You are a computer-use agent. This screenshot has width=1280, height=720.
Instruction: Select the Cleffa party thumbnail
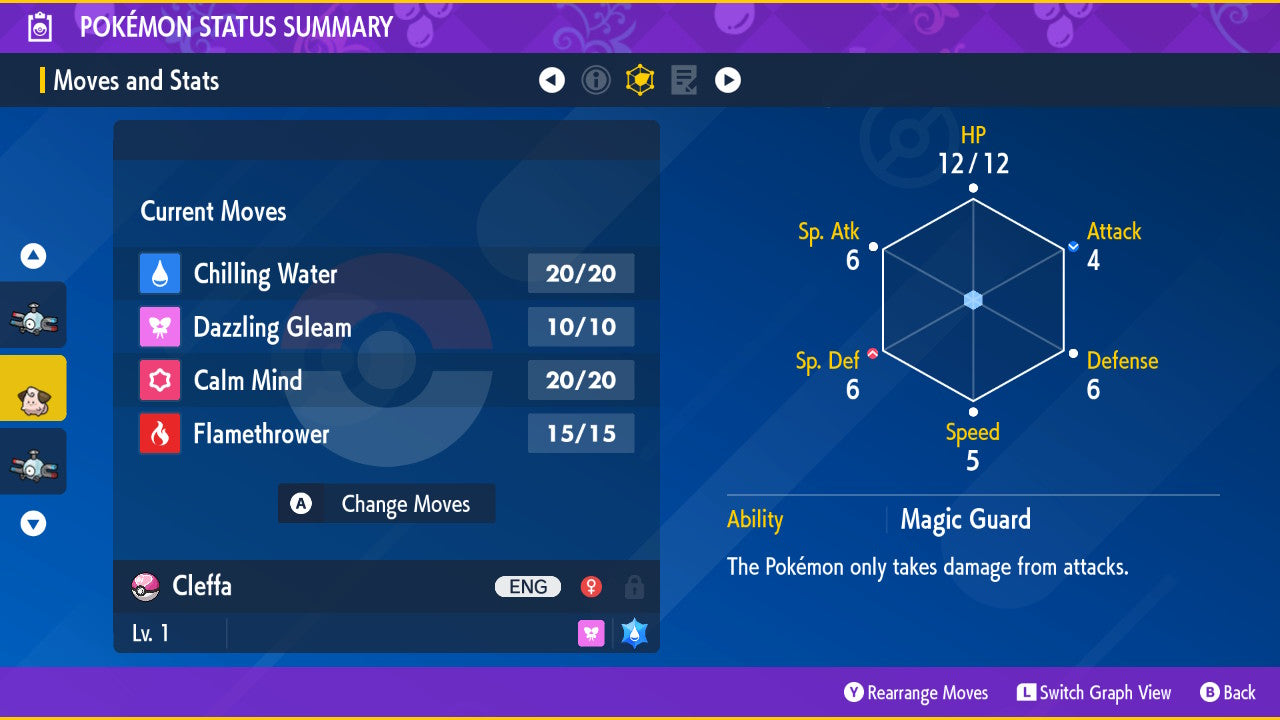coord(33,388)
